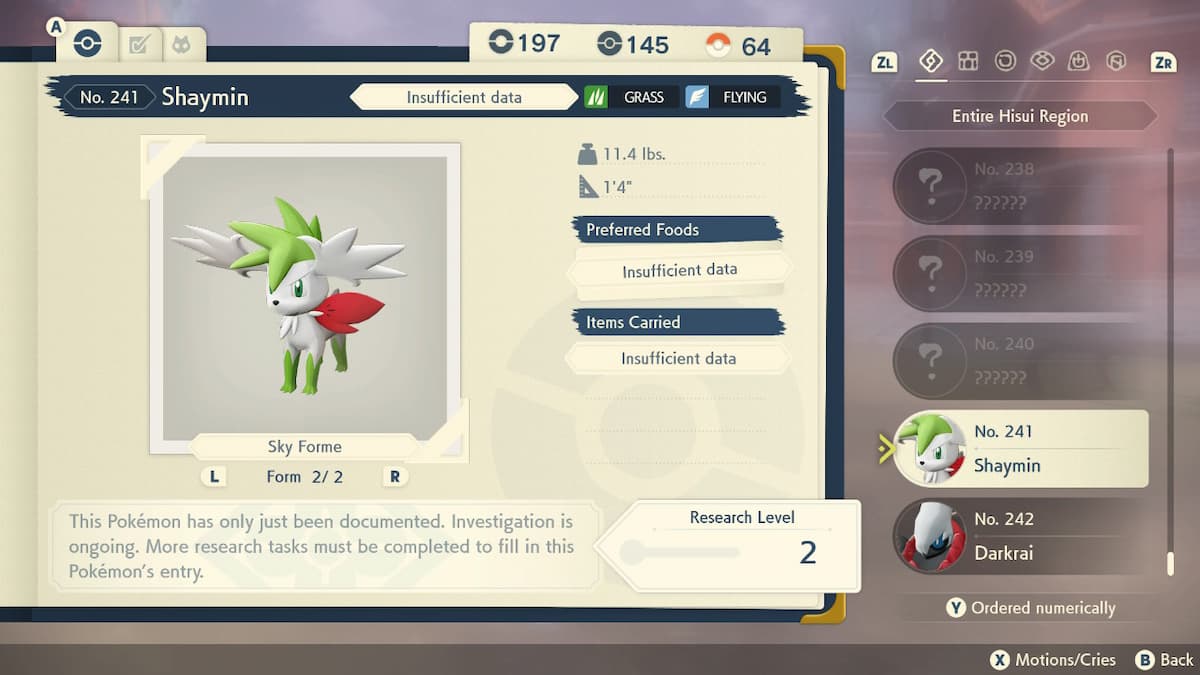Open the research tasks checklist tab
Image resolution: width=1200 pixels, height=675 pixels.
pos(138,45)
